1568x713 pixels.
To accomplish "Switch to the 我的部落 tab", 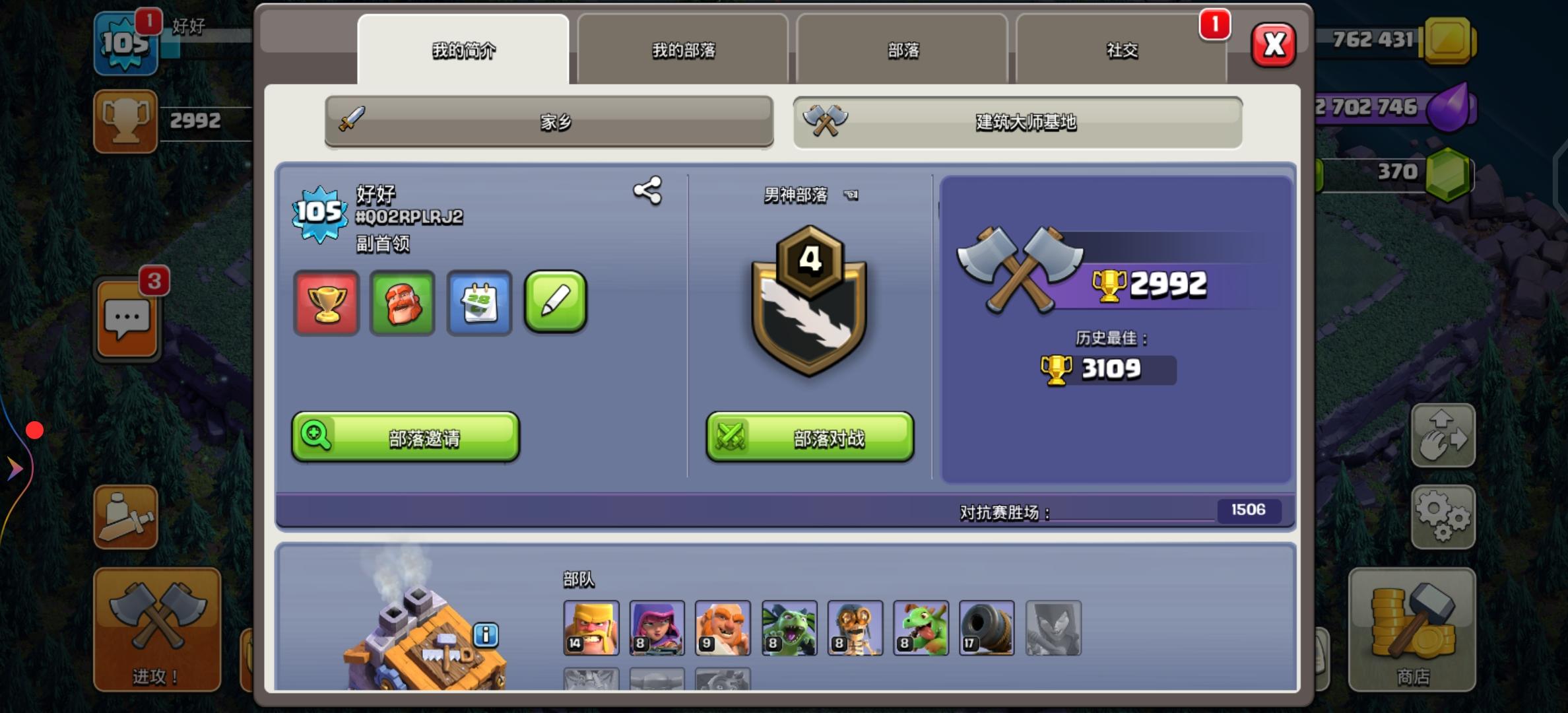I will pos(682,50).
